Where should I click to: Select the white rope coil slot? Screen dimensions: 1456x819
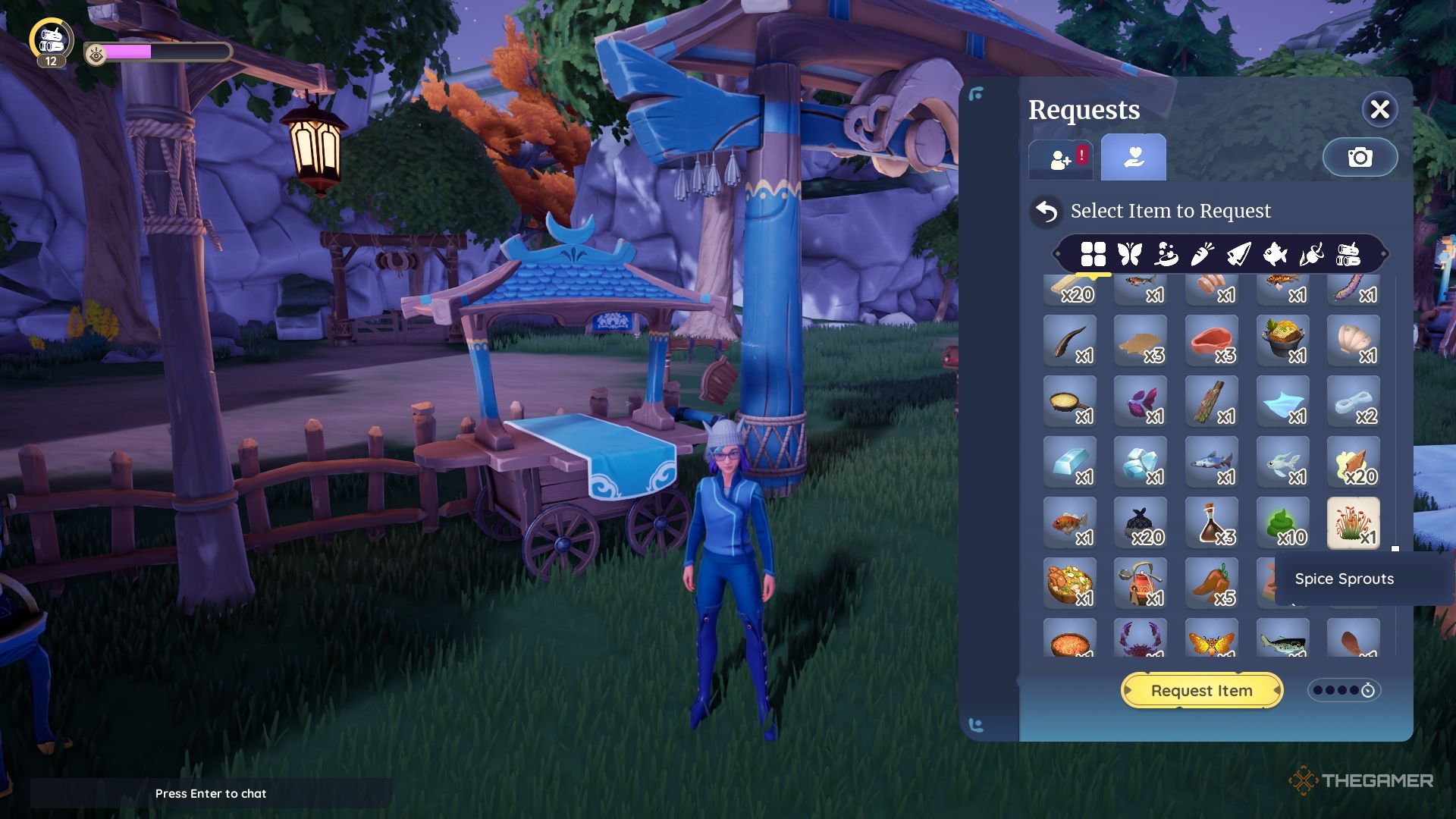tap(1353, 401)
